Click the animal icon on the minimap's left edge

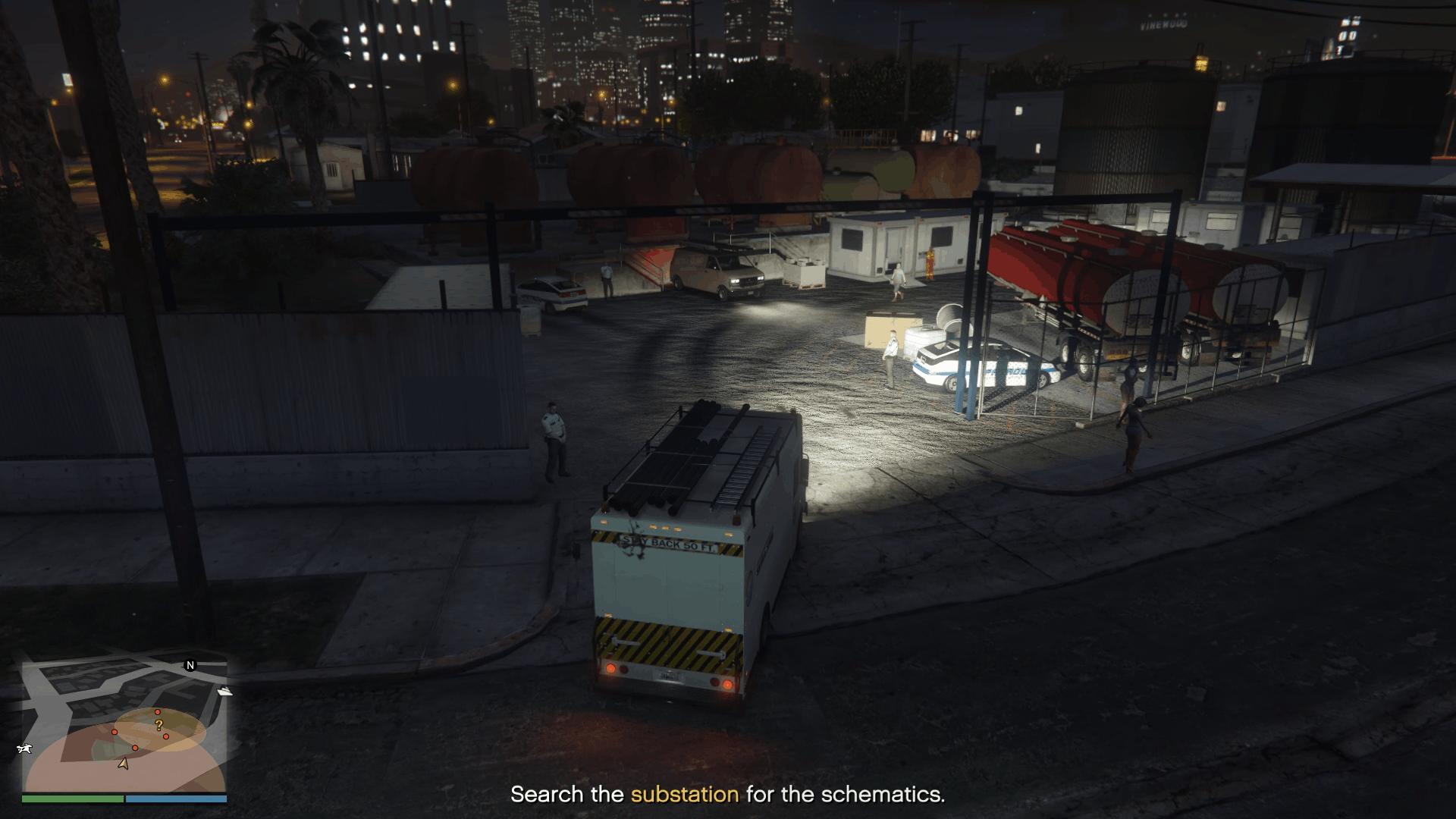coord(24,748)
